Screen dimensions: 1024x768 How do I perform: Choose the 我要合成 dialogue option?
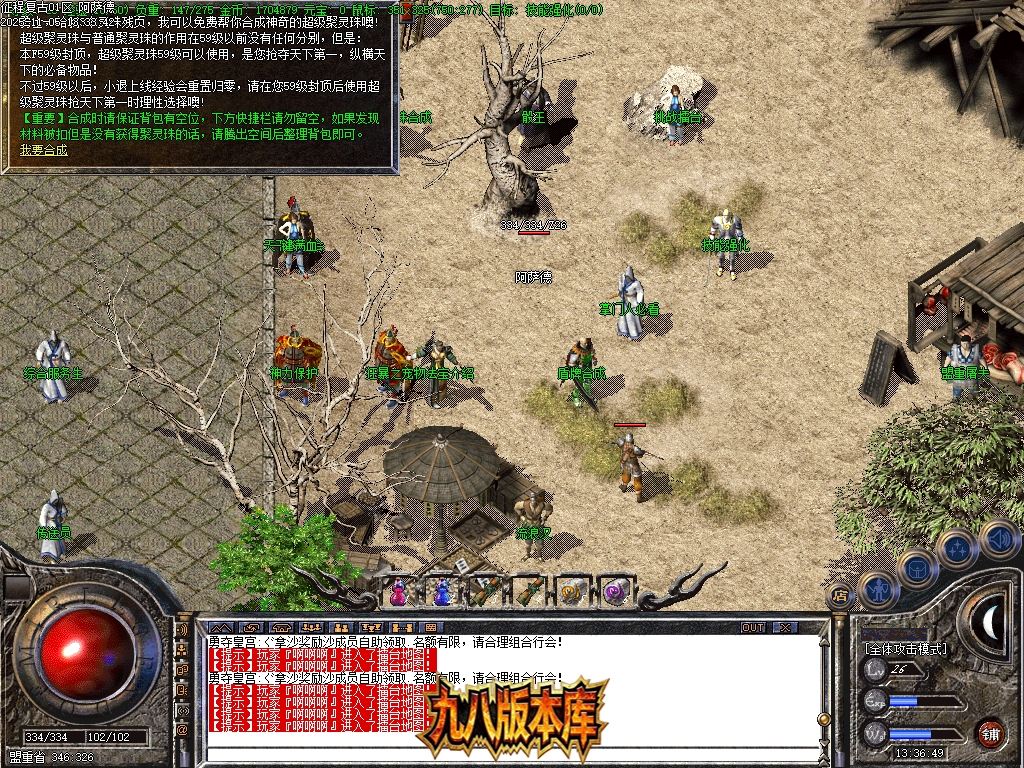[44, 150]
